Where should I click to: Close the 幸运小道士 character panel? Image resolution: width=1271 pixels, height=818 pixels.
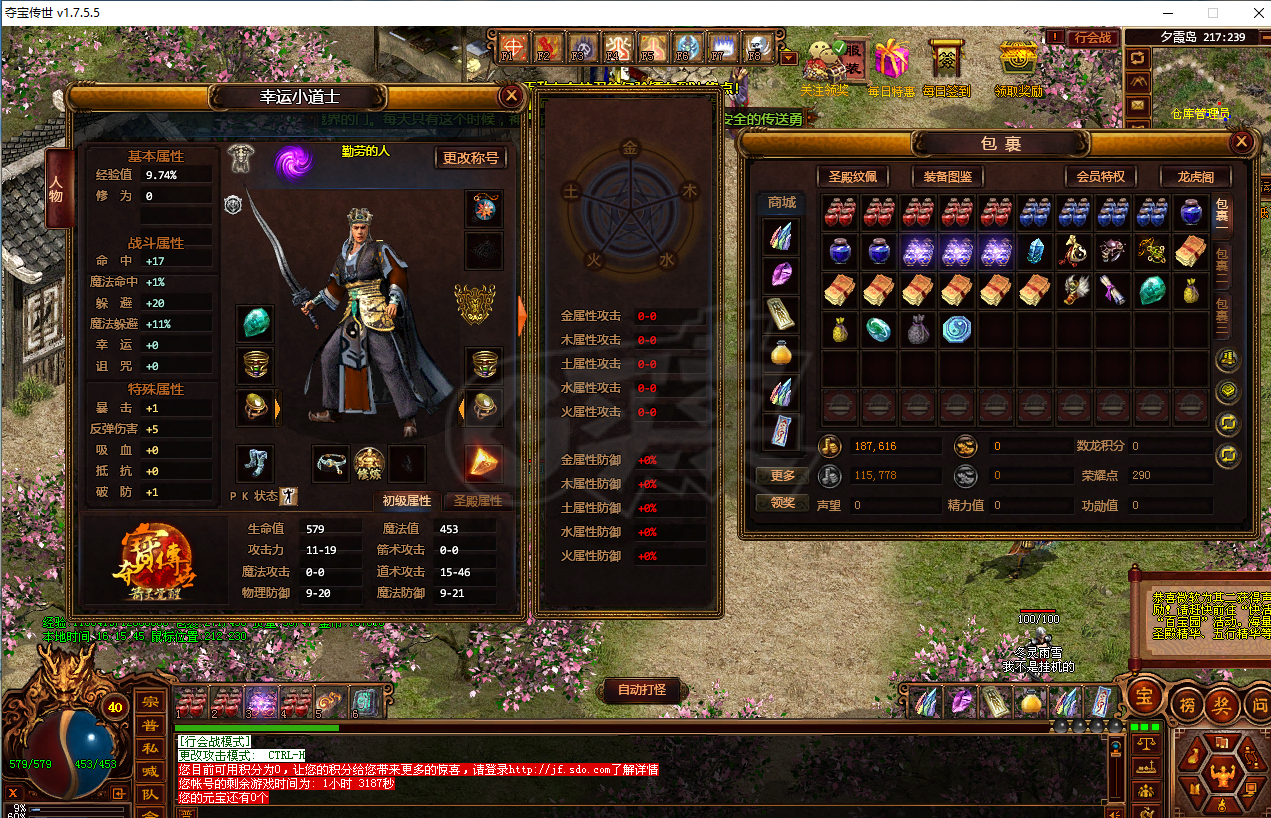point(511,96)
